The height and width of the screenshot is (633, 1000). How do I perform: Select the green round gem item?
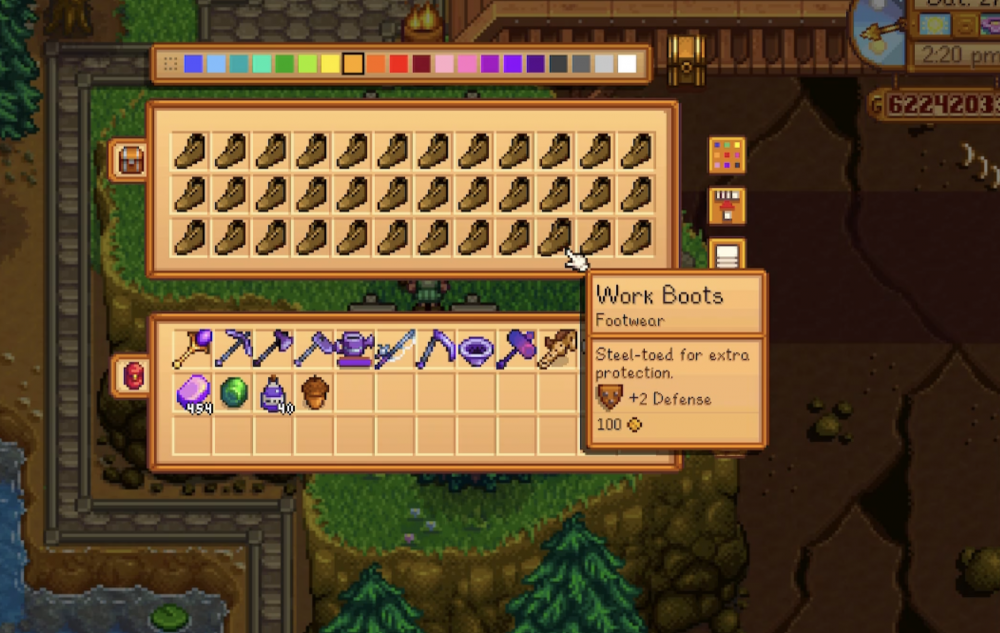point(232,391)
